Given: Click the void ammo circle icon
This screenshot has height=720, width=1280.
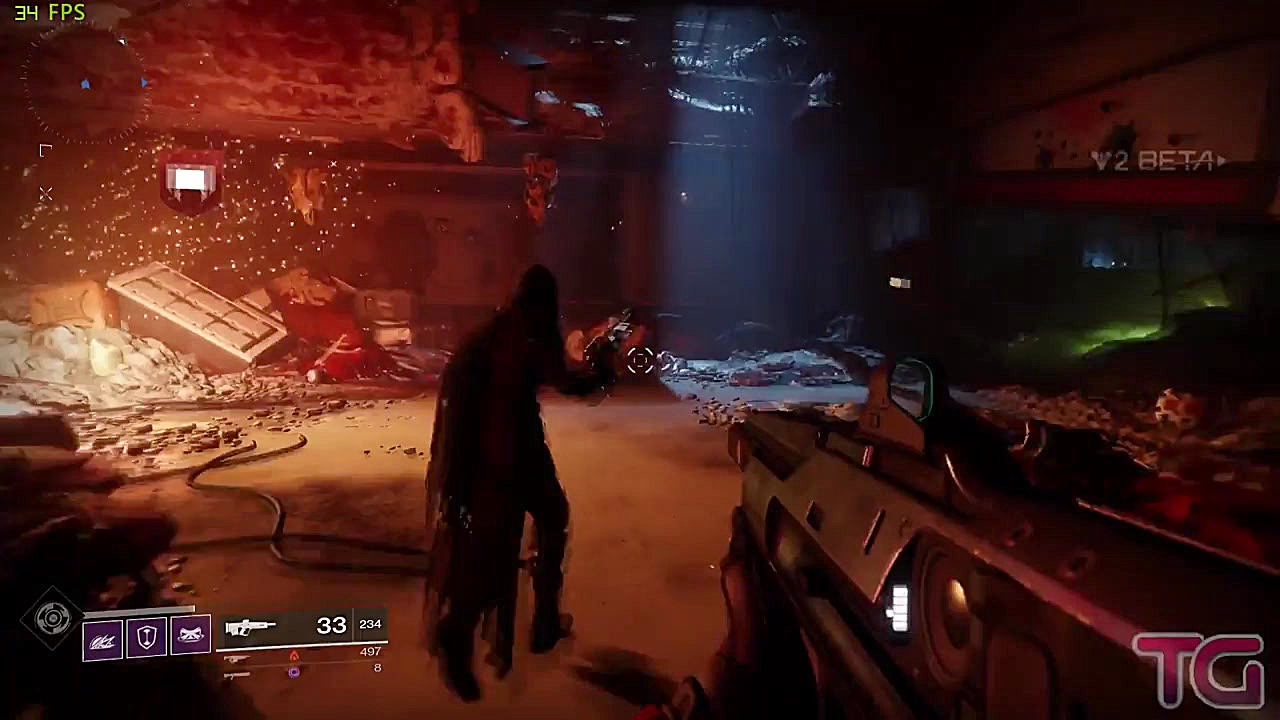Looking at the screenshot, I should point(293,672).
